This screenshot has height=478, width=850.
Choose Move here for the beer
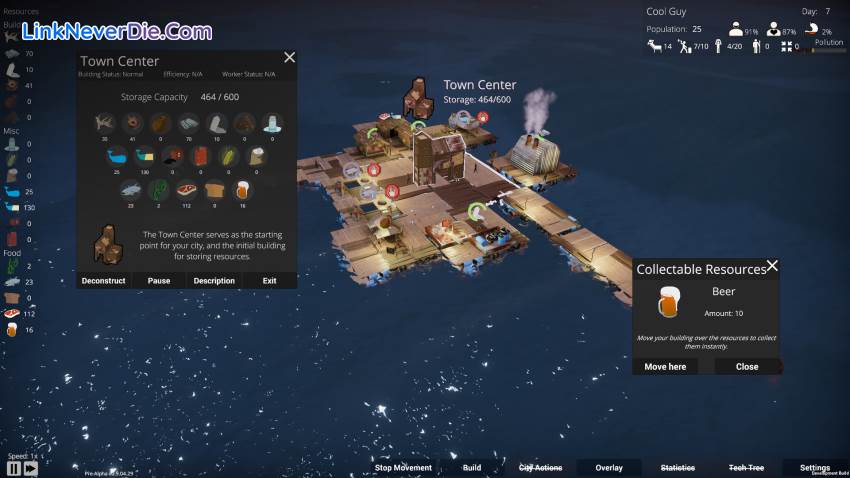(665, 367)
